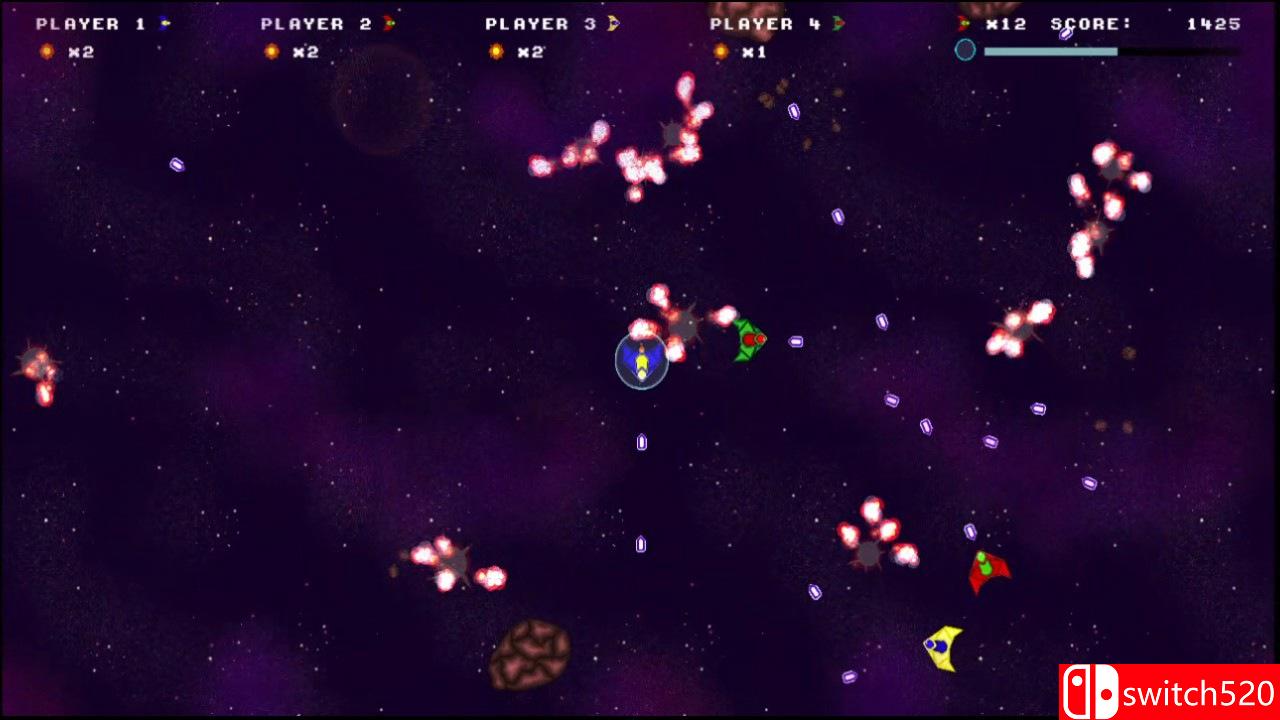This screenshot has width=1280, height=720.
Task: Click the SCORE label in the HUD
Action: click(1085, 23)
